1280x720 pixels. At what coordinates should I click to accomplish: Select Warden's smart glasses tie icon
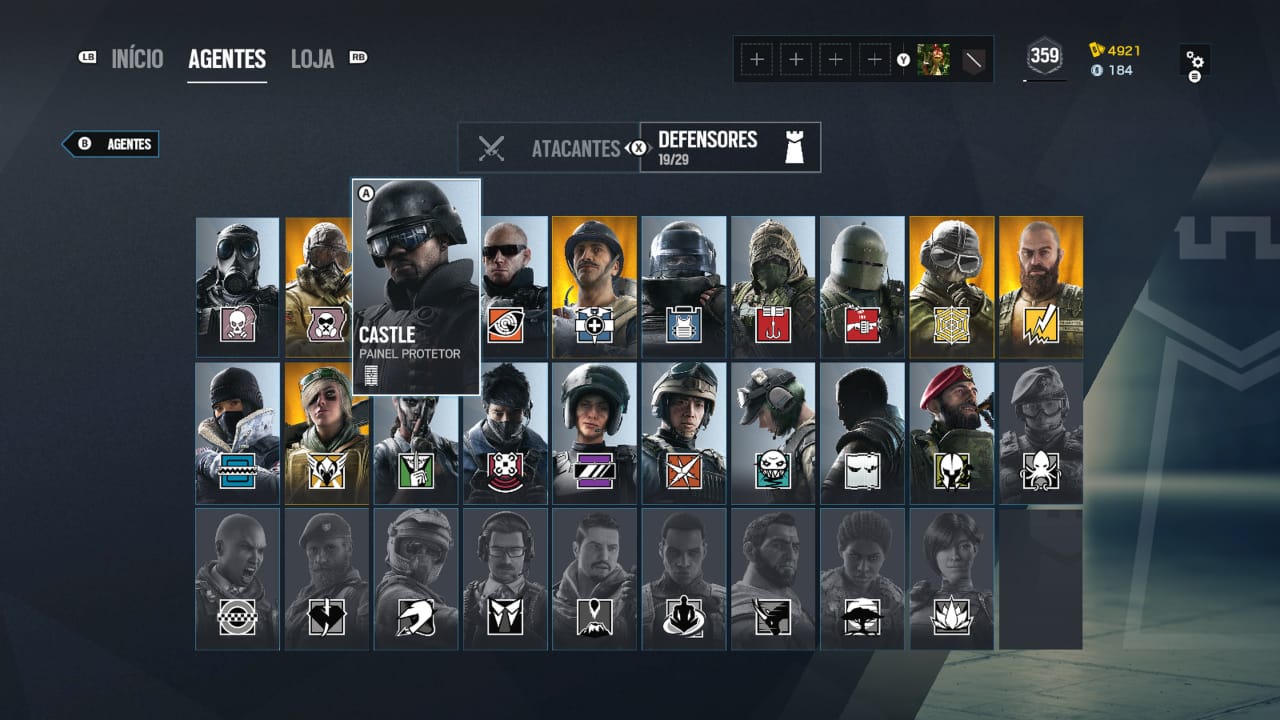click(505, 618)
